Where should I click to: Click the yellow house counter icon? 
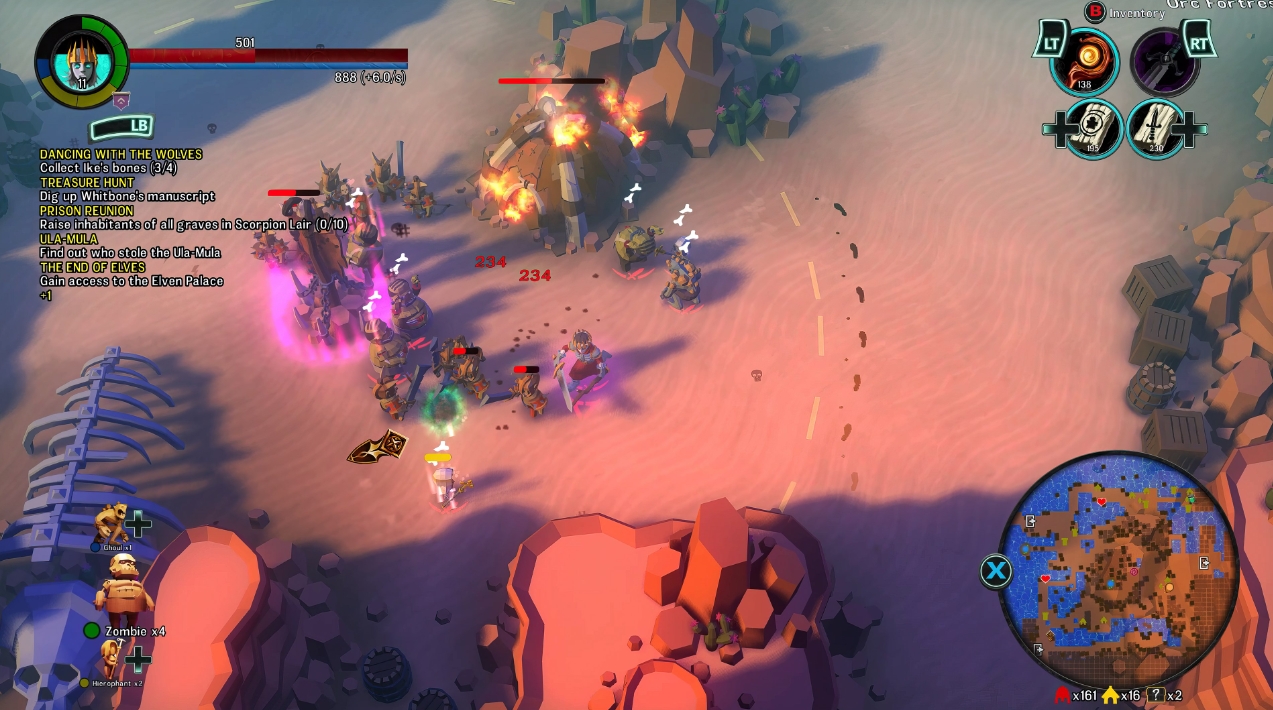1111,695
